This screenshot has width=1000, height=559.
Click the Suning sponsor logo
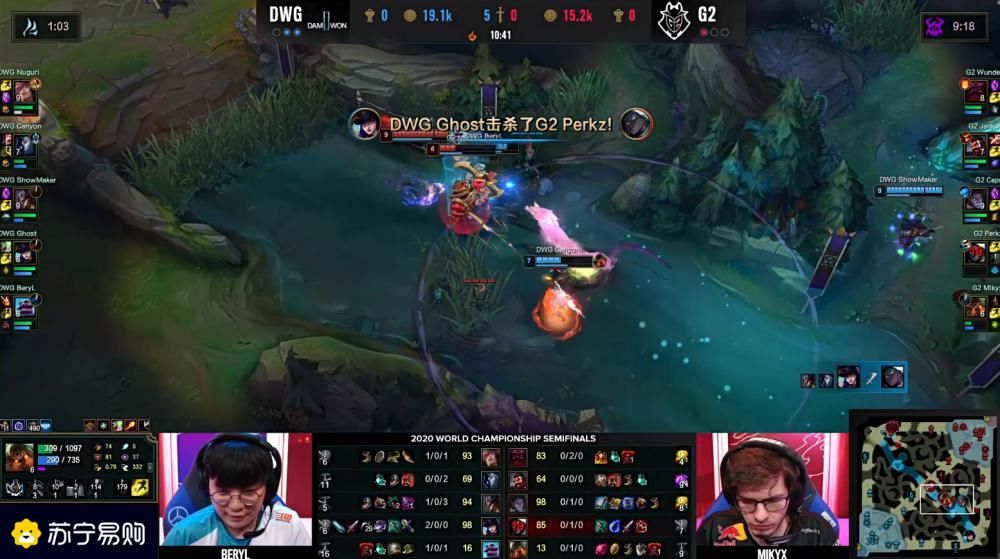[x=76, y=534]
